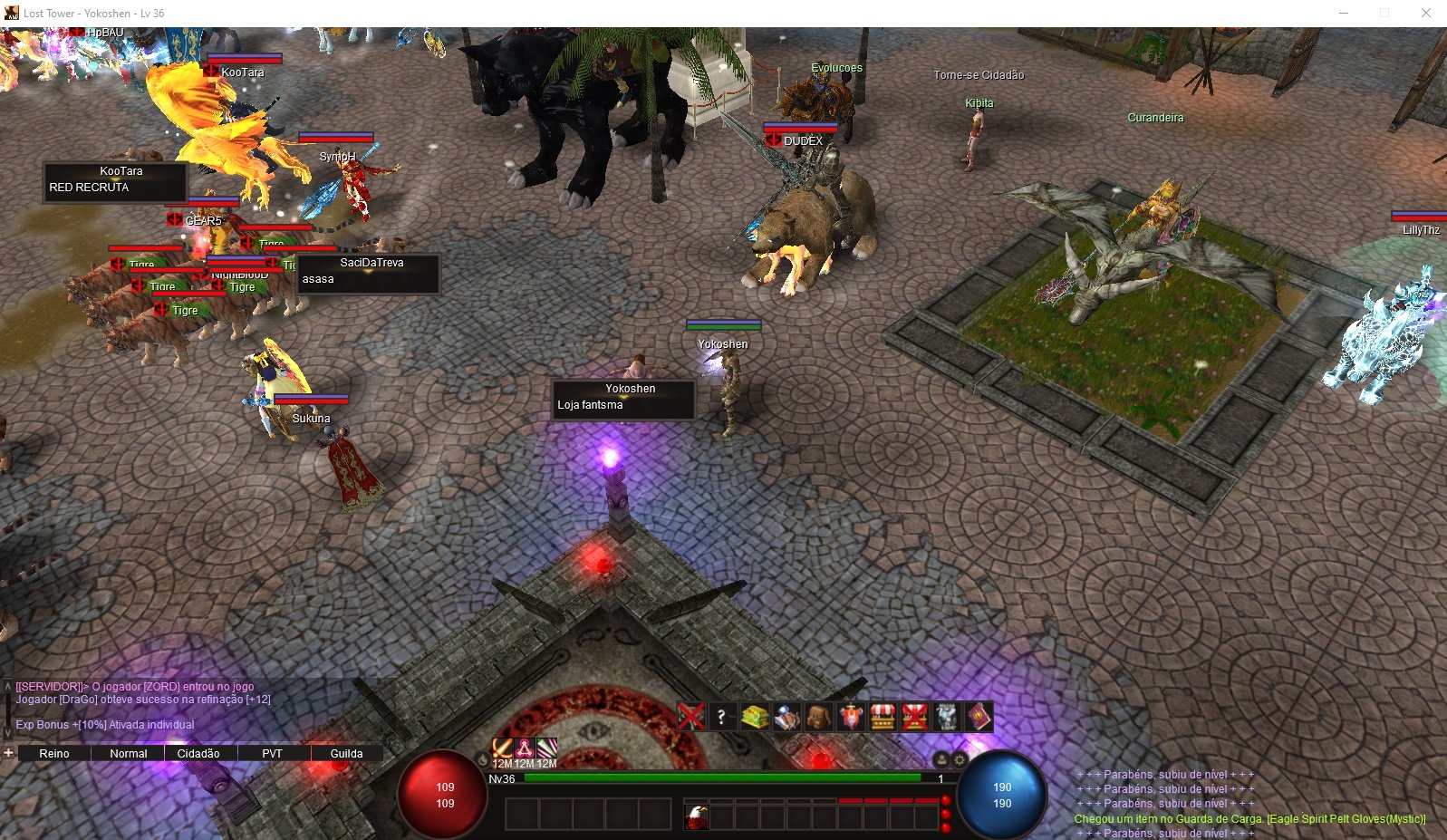Open the brown leather backpack icon
The height and width of the screenshot is (840, 1447).
coord(818,717)
